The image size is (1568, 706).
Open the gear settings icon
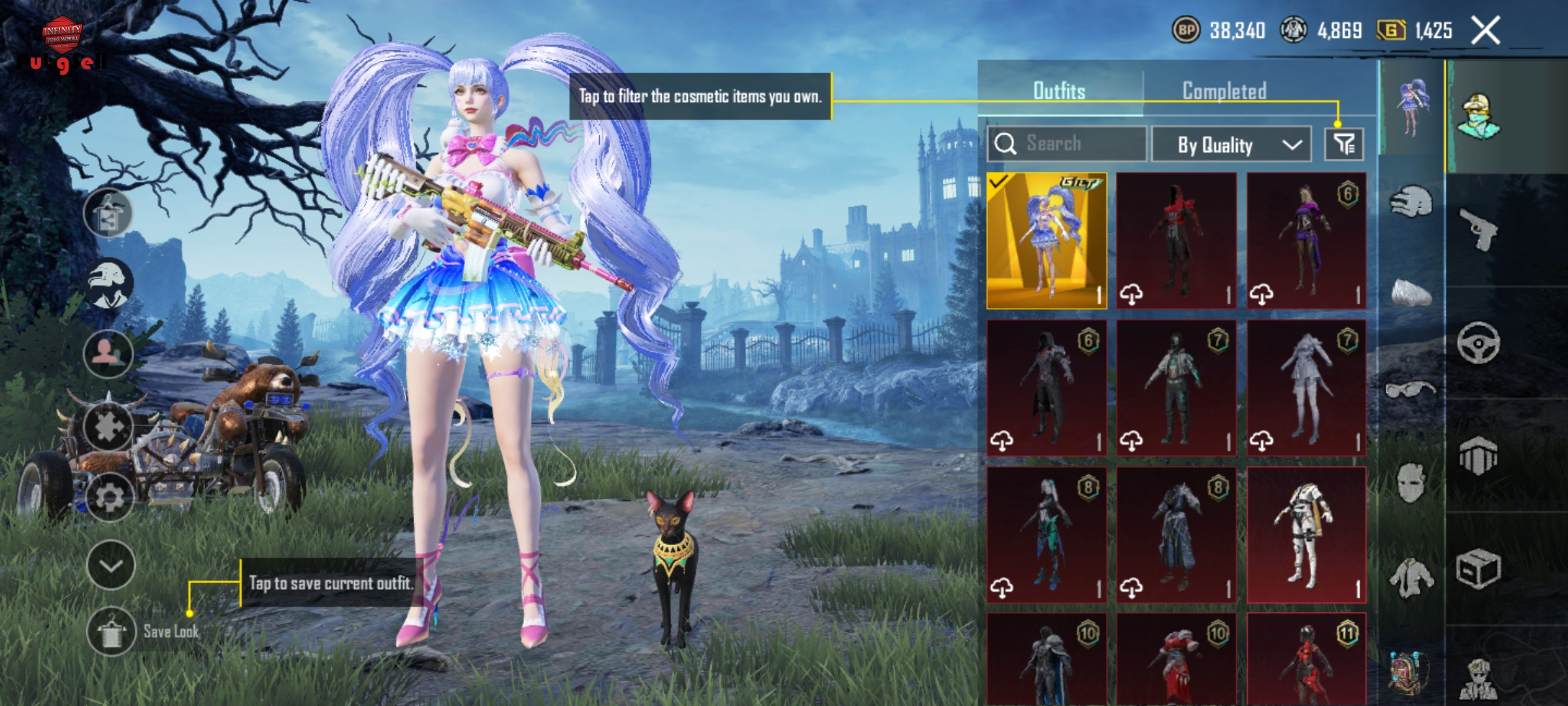pyautogui.click(x=109, y=497)
